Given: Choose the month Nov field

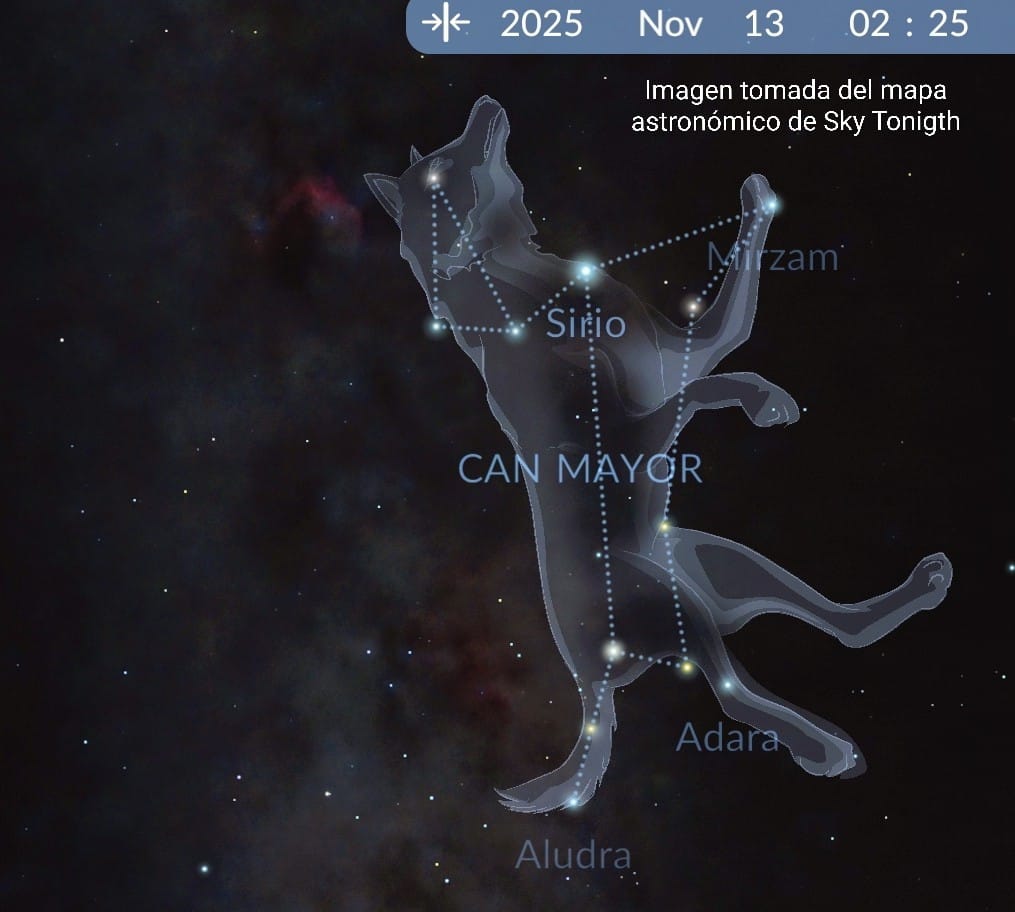Looking at the screenshot, I should tap(670, 24).
